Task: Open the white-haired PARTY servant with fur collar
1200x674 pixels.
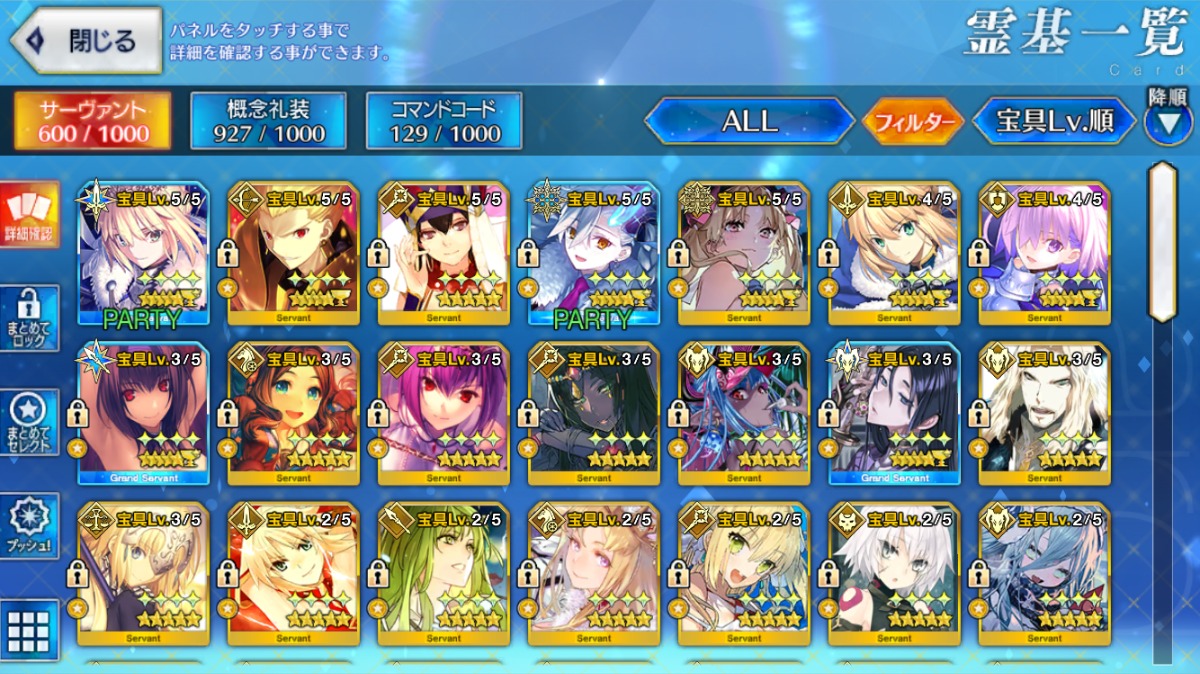Action: (594, 254)
